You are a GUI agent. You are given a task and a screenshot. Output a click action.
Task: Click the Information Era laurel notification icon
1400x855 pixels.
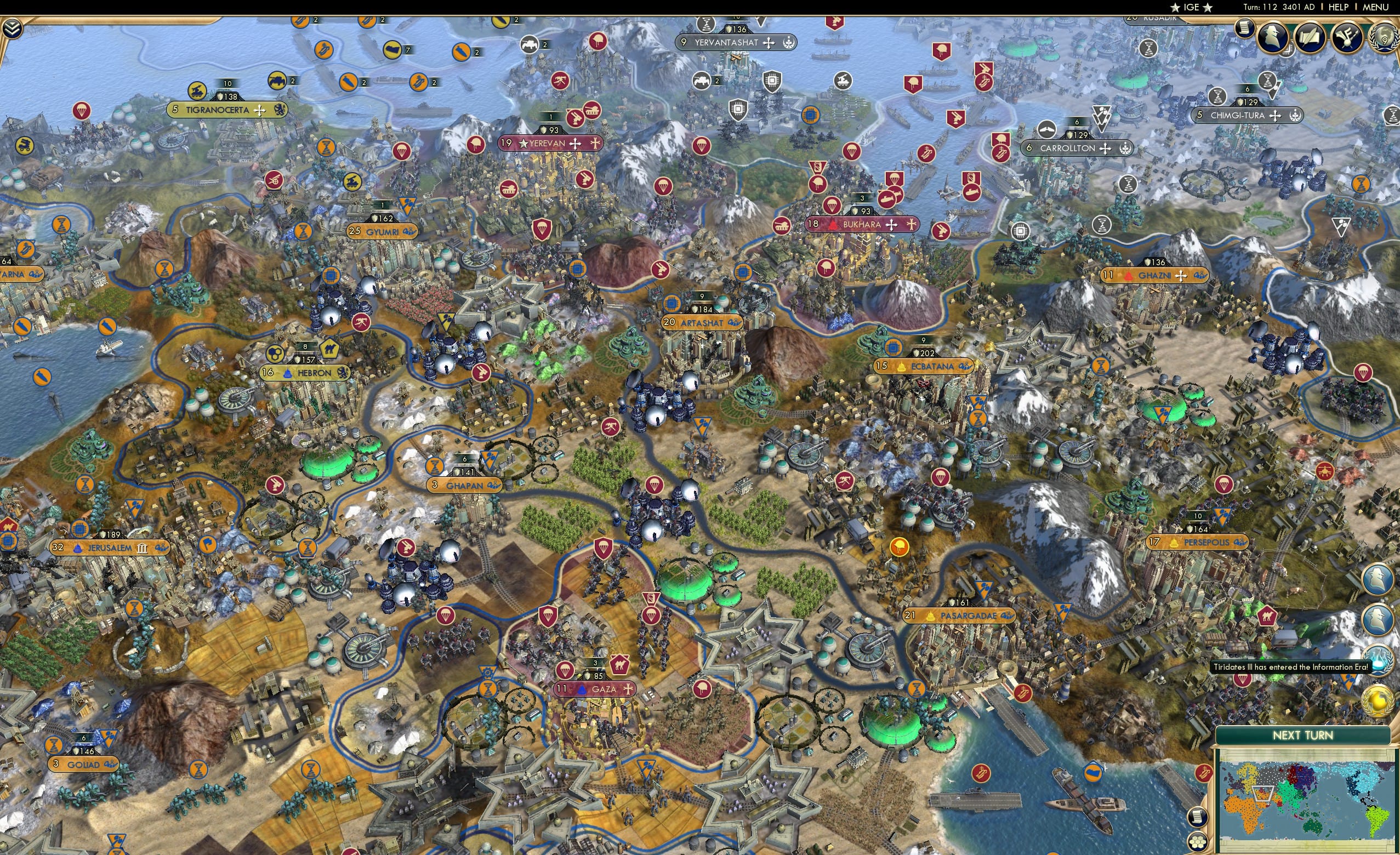tap(1379, 662)
